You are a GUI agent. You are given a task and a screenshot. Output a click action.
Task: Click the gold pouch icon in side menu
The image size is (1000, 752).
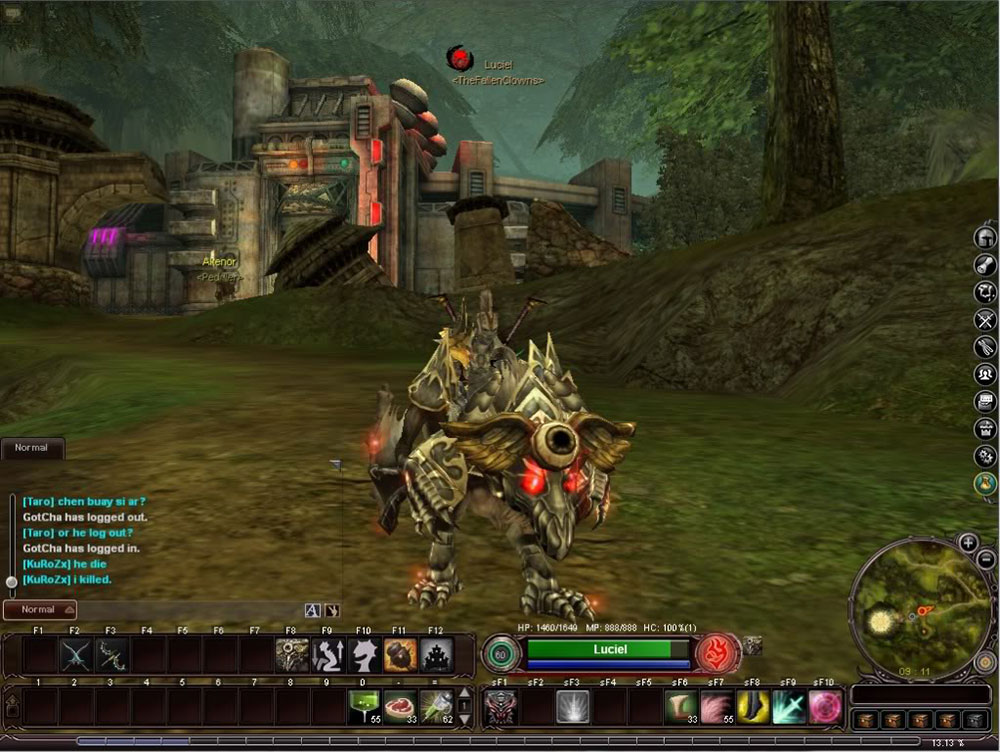[985, 484]
